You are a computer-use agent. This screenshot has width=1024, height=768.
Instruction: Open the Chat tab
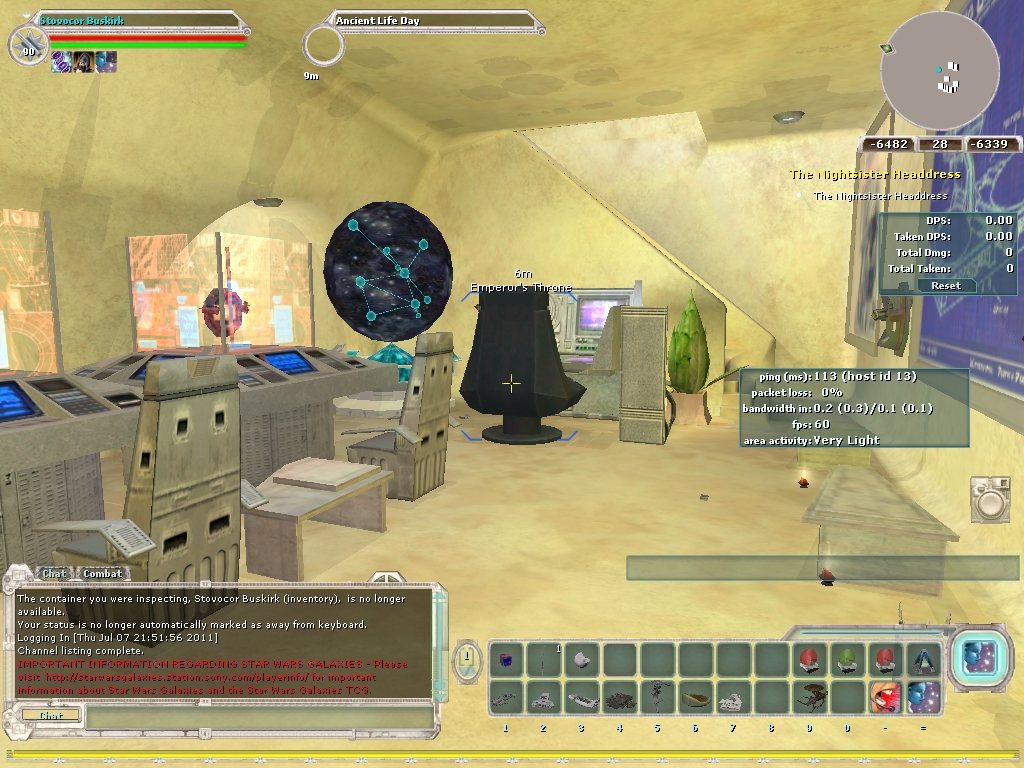coord(53,573)
